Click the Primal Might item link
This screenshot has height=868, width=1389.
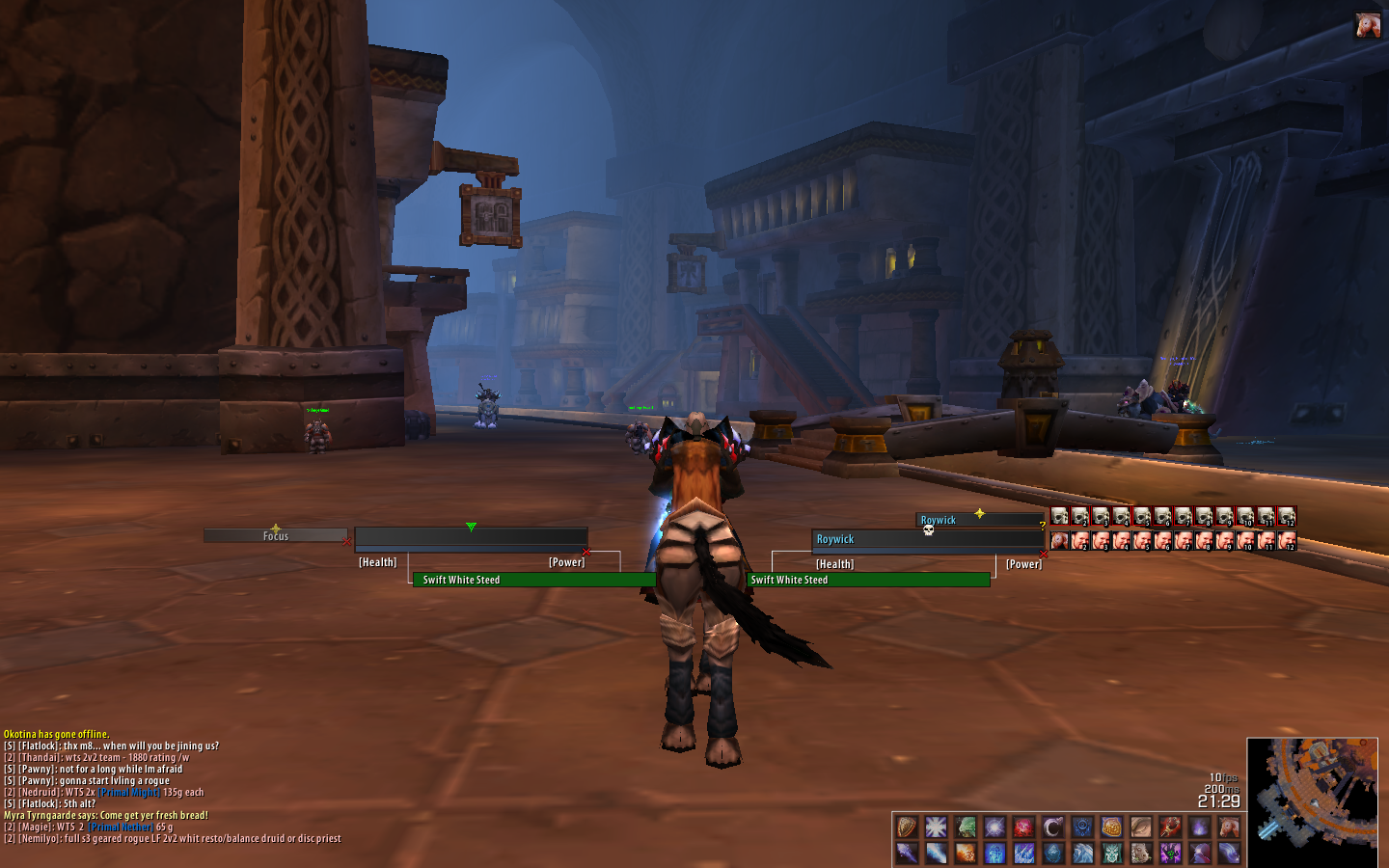pyautogui.click(x=129, y=793)
